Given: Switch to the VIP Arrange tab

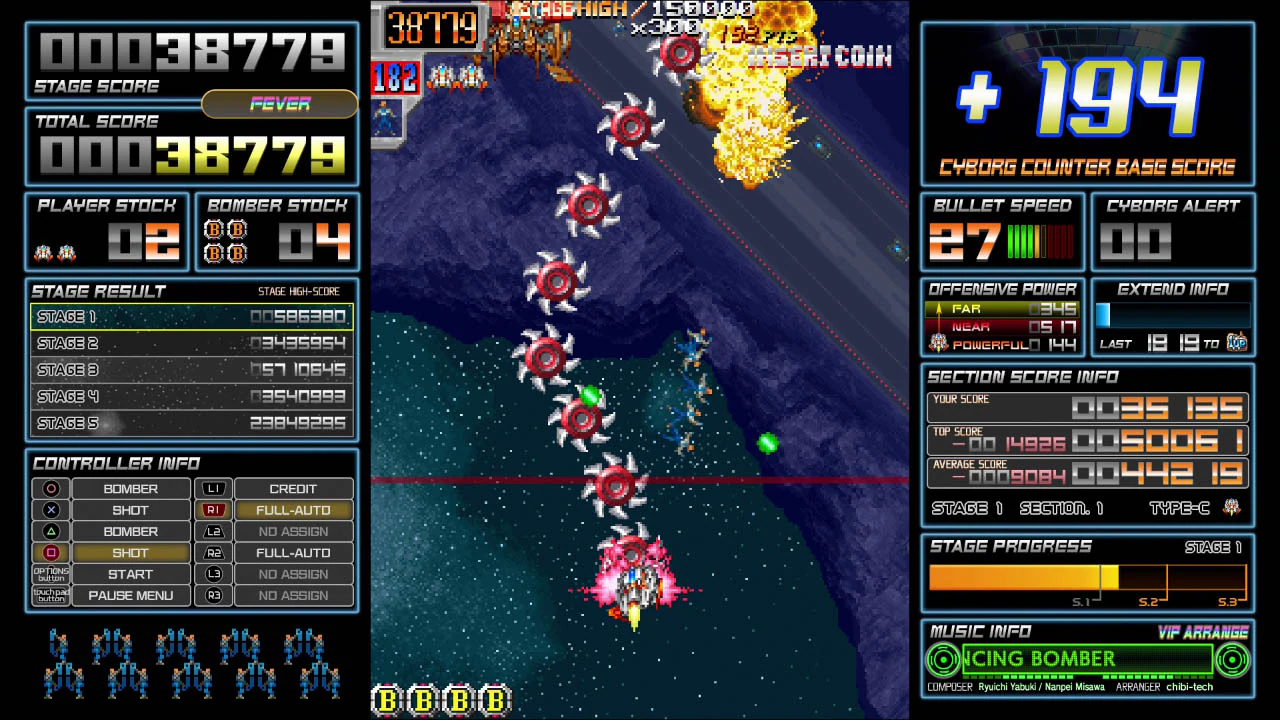Looking at the screenshot, I should click(x=1204, y=631).
